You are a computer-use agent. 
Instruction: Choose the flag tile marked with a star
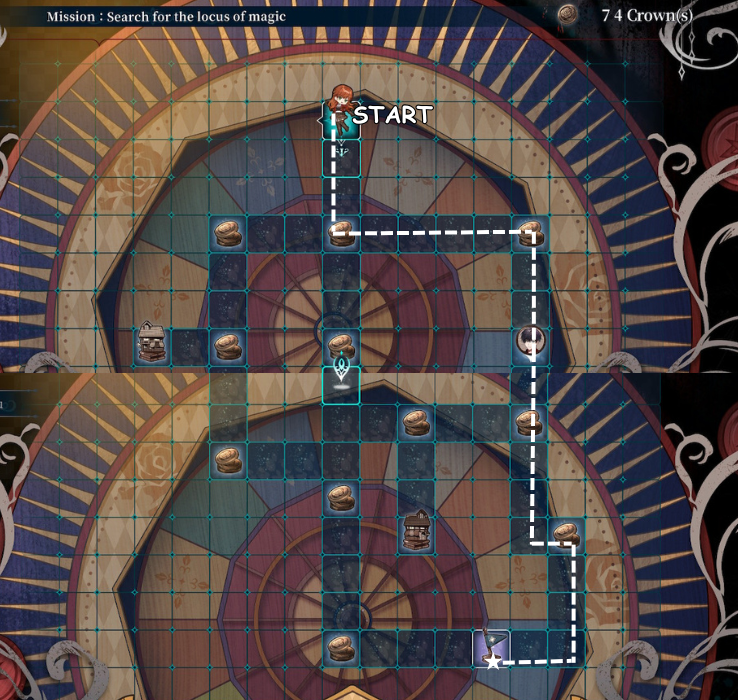[x=491, y=648]
